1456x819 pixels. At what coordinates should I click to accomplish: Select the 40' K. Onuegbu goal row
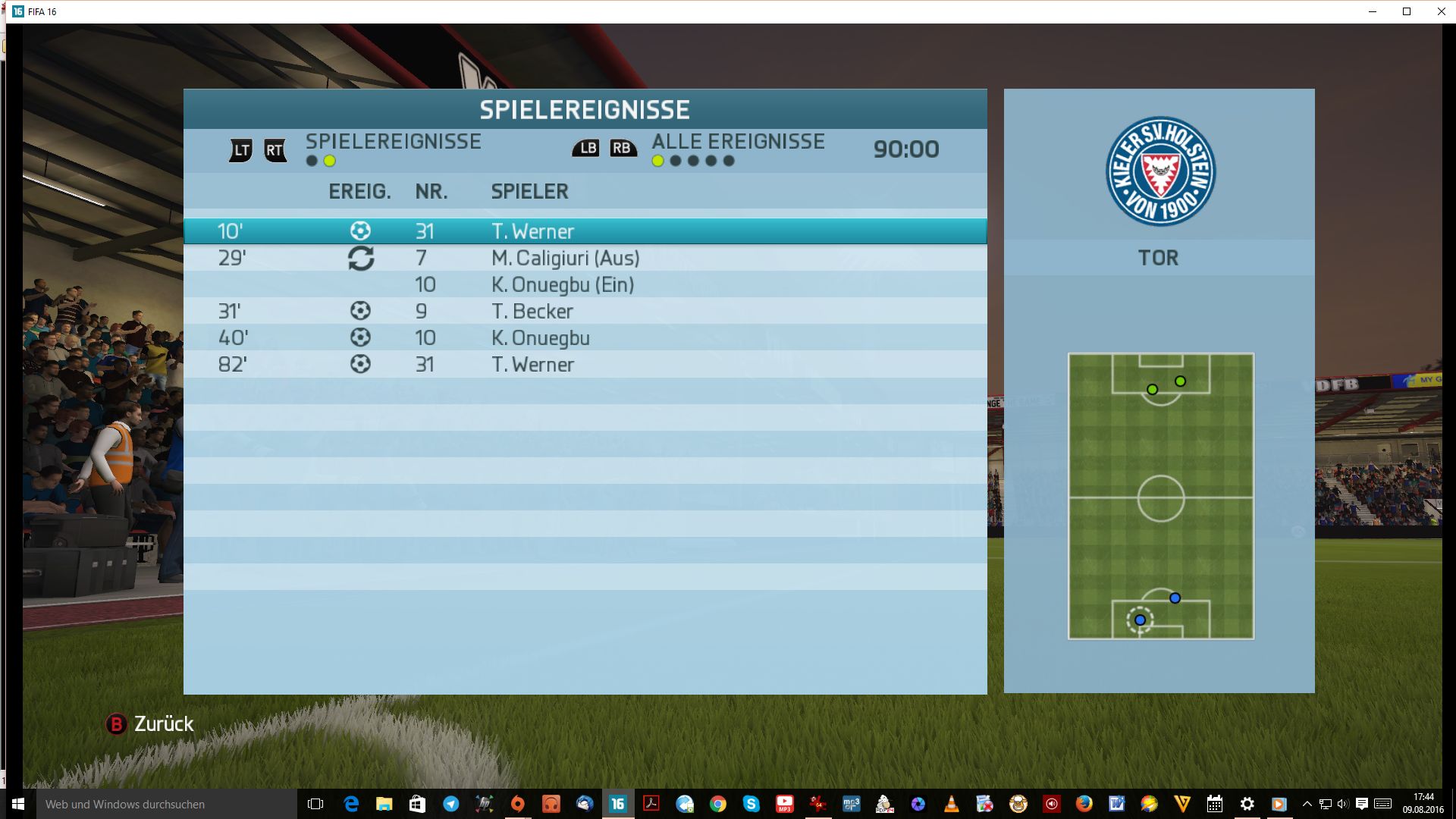tap(585, 337)
